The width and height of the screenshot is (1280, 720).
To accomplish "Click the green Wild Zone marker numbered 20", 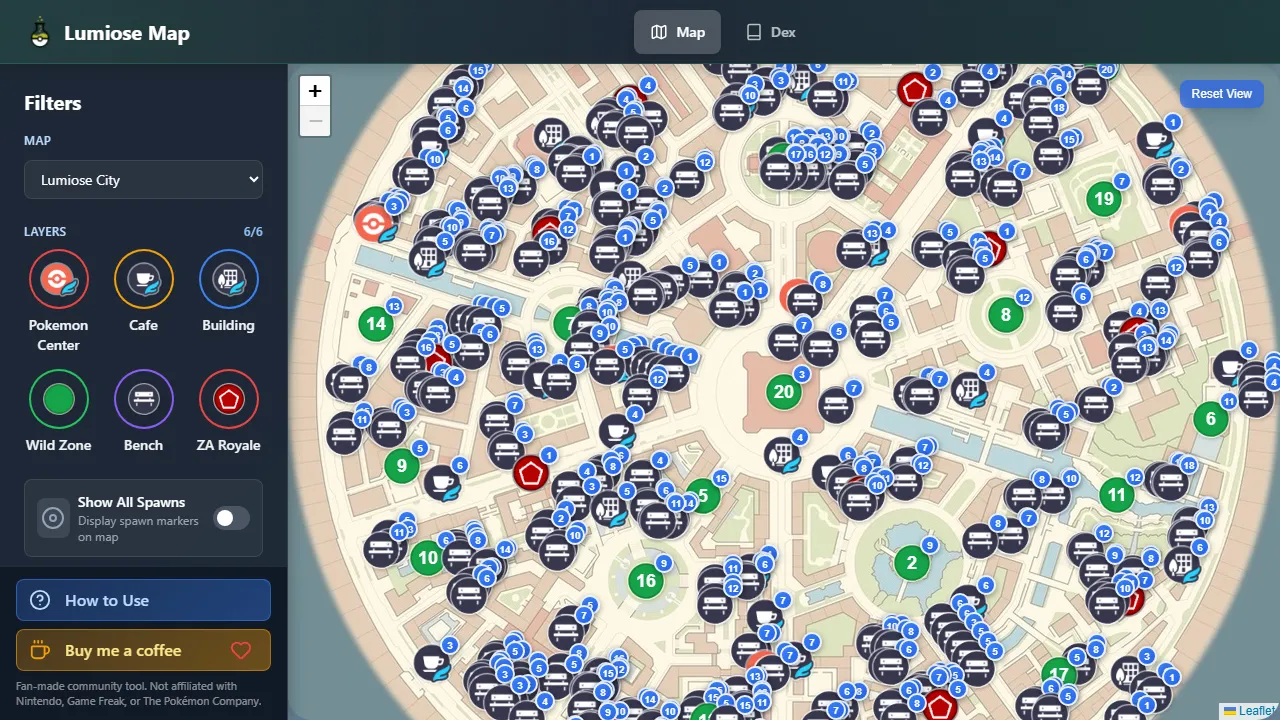I will tap(784, 392).
